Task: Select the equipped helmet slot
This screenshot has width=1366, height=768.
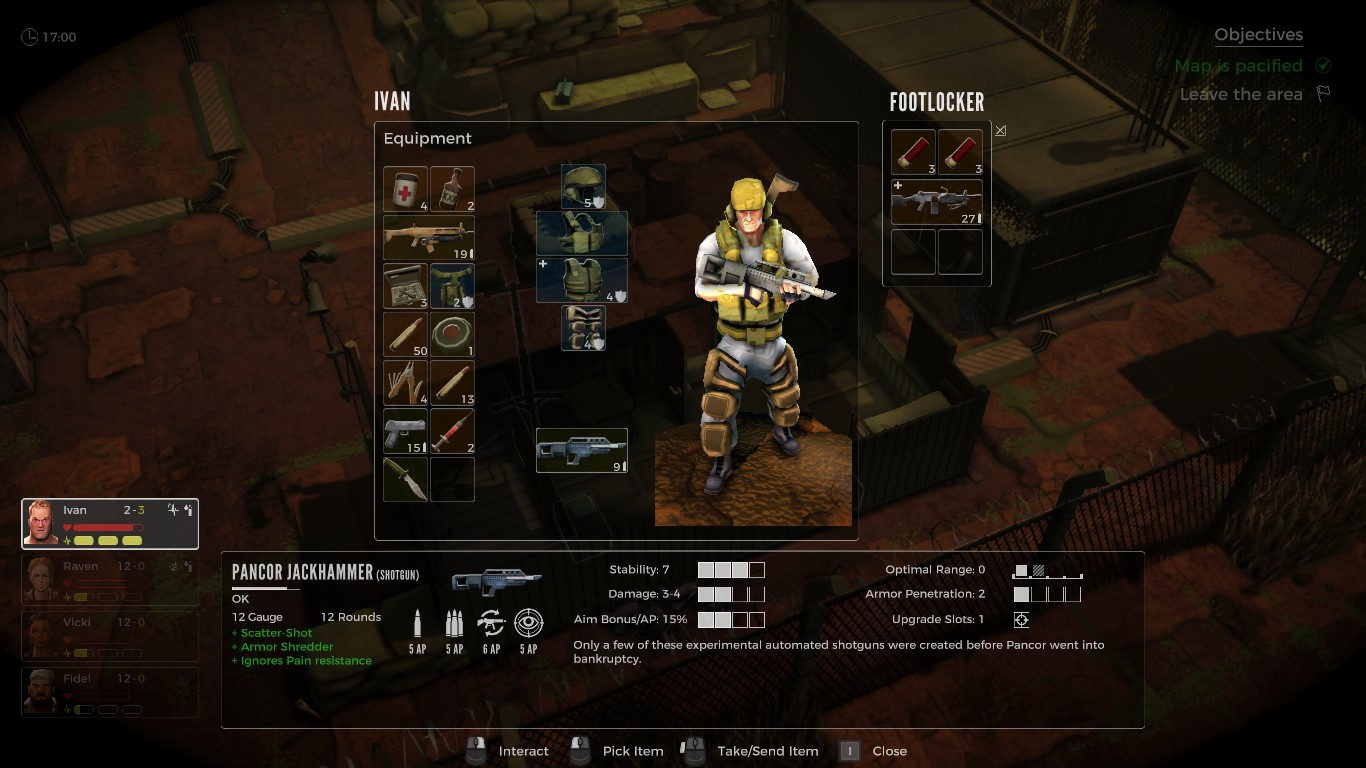Action: [x=583, y=187]
